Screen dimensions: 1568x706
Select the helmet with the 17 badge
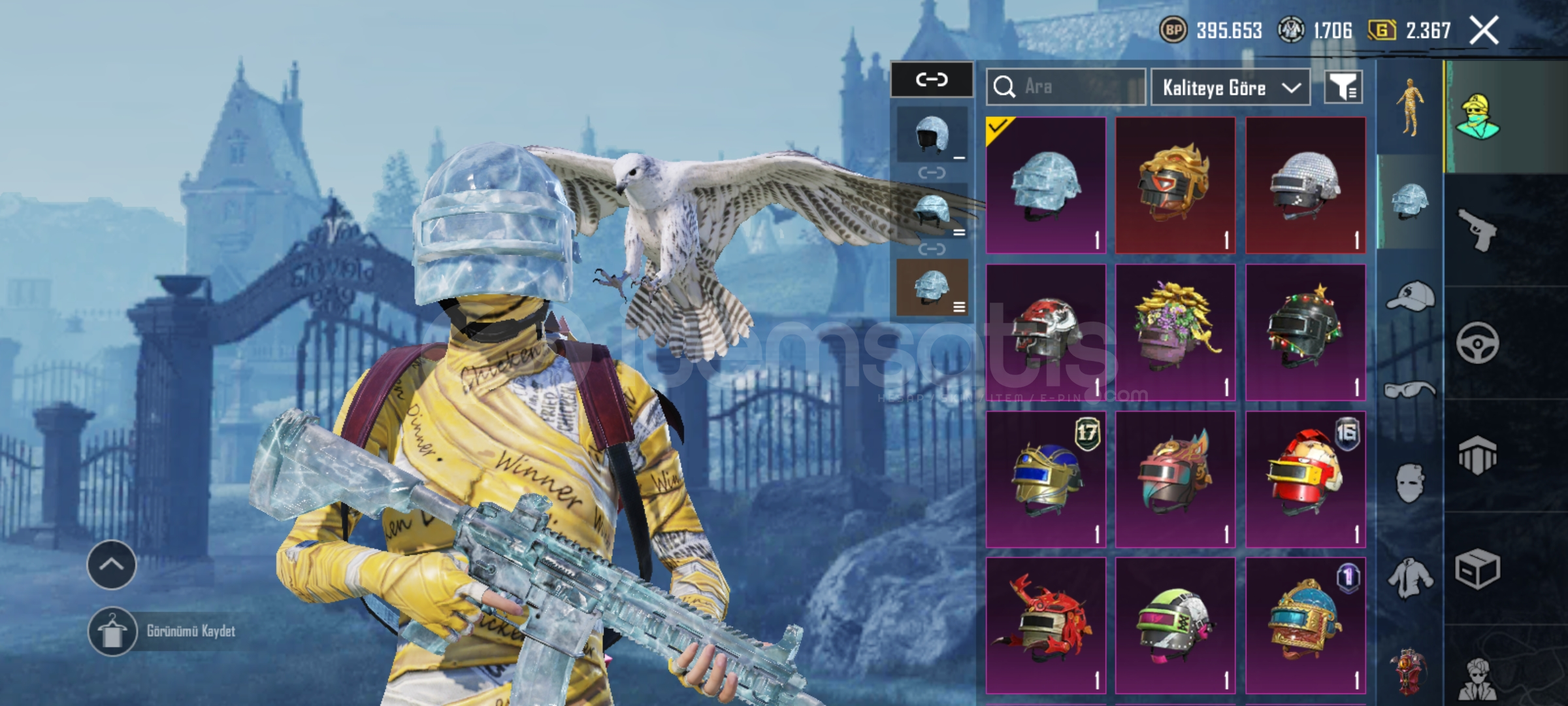[1045, 479]
